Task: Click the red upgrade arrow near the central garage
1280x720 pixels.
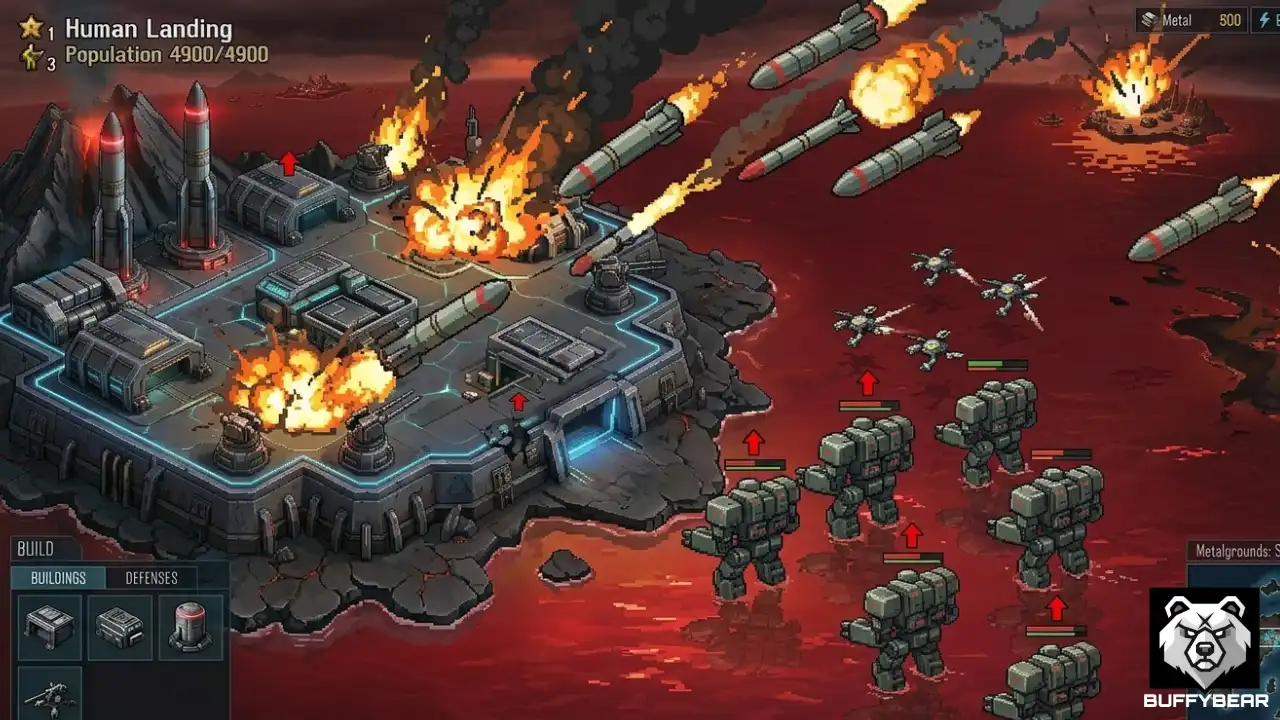Action: (x=518, y=402)
